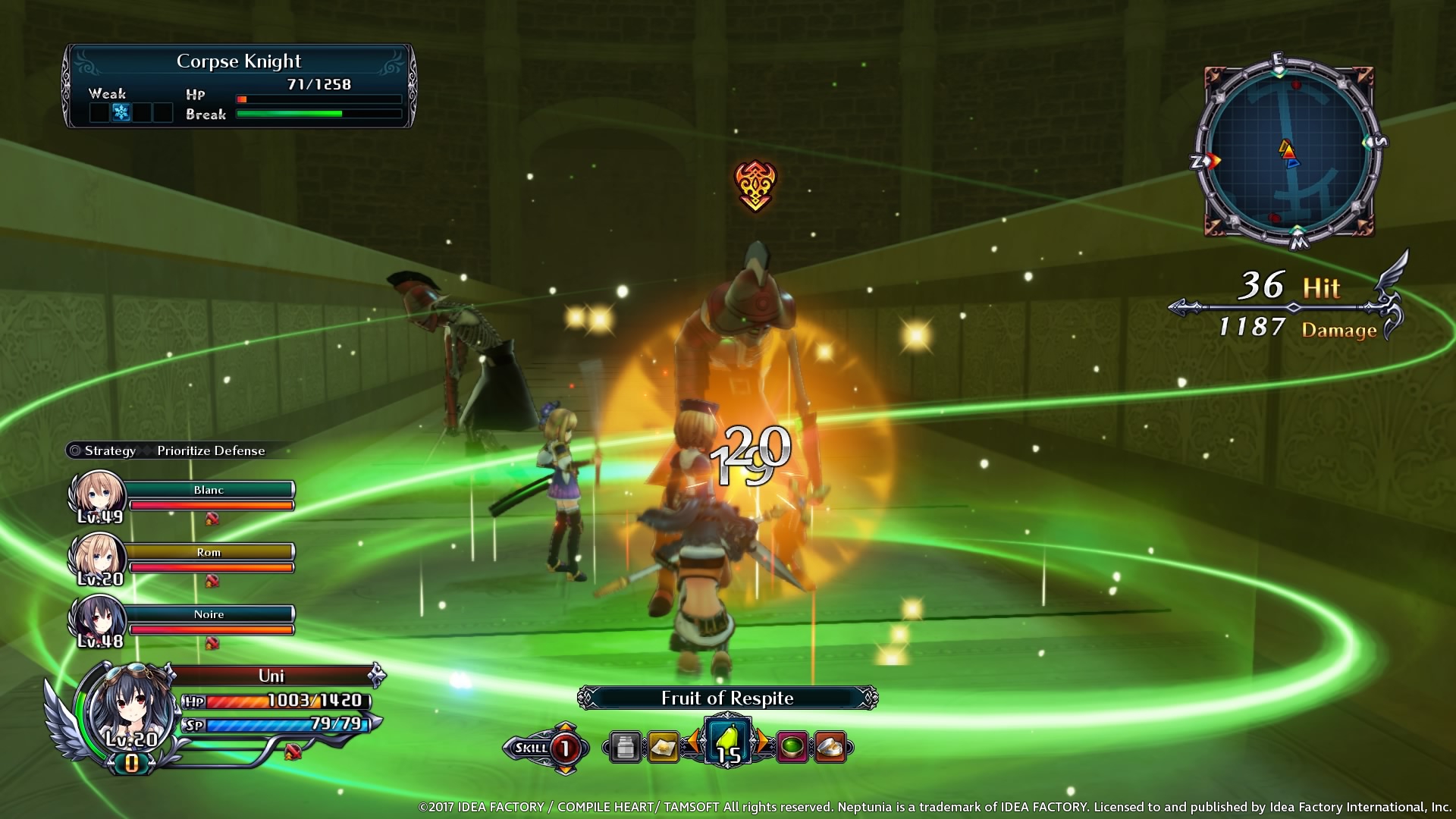Select the gold pouch healing item icon
This screenshot has height=819, width=1456.
pos(663,746)
